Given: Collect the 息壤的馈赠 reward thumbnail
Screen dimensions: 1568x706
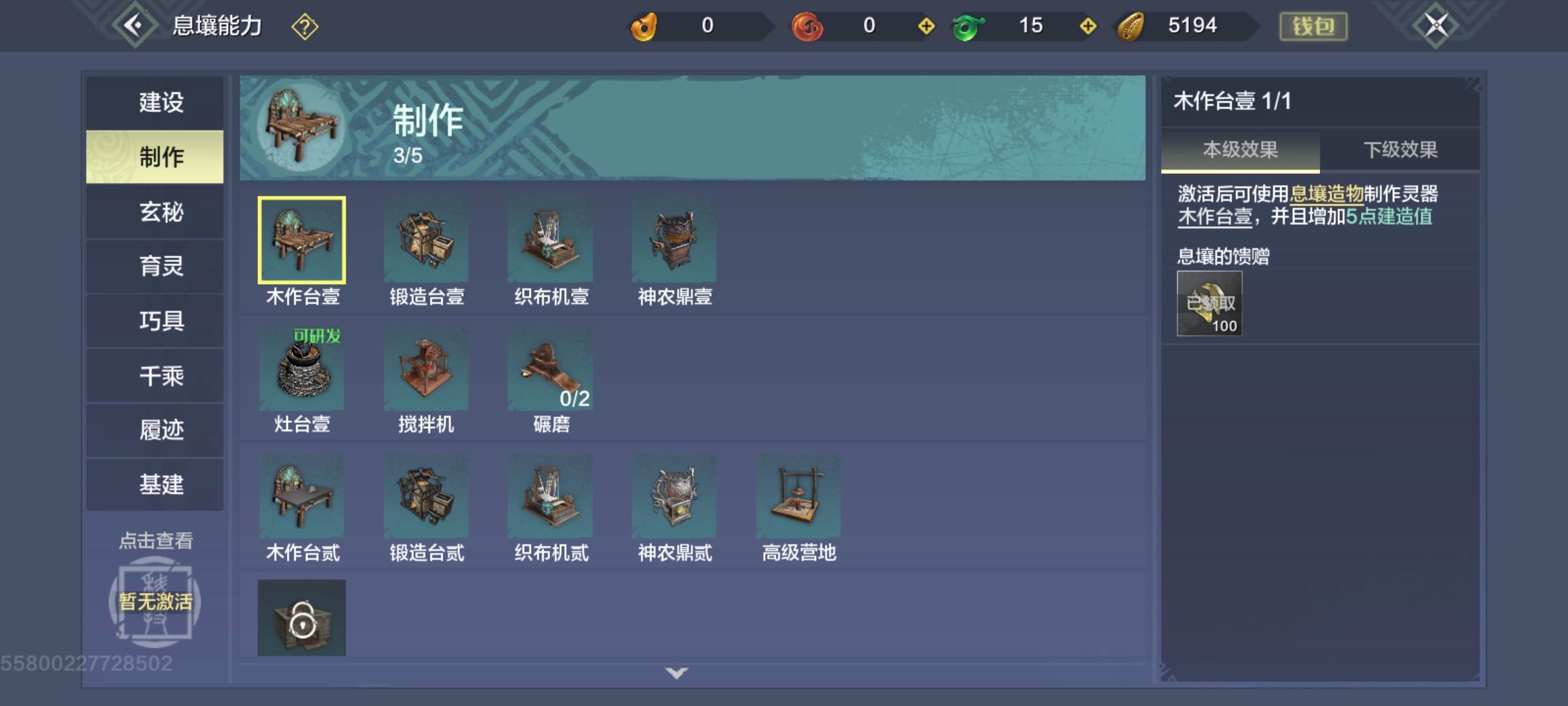Looking at the screenshot, I should 1209,302.
